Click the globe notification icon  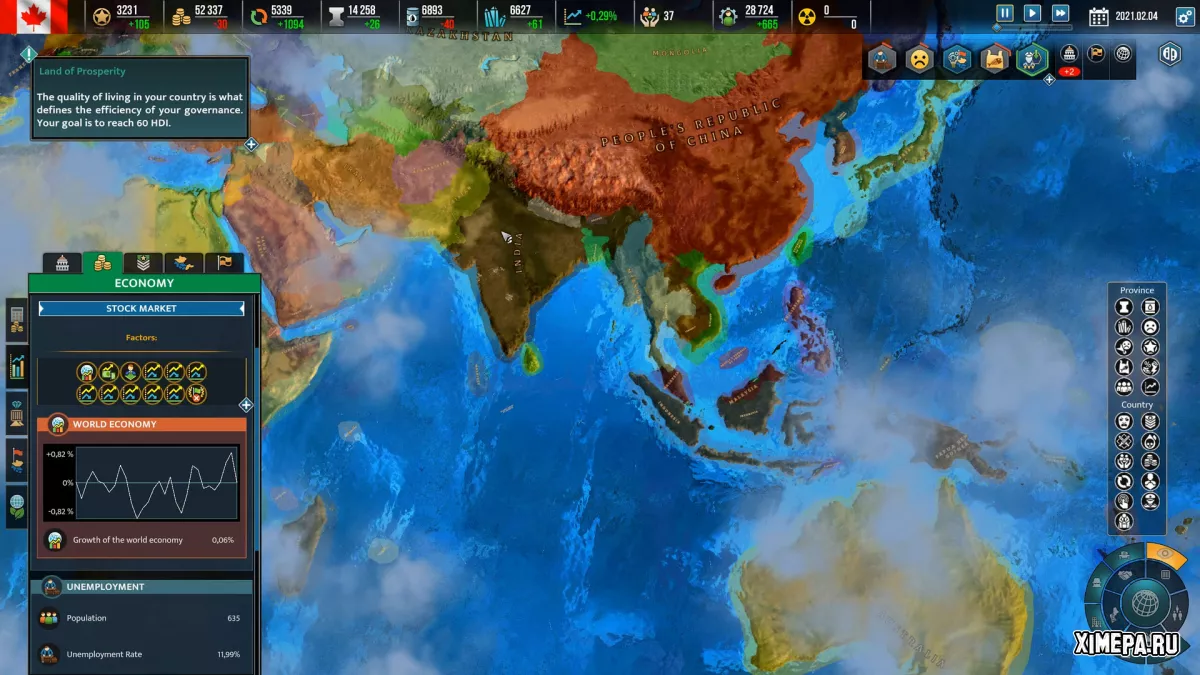pos(1123,54)
